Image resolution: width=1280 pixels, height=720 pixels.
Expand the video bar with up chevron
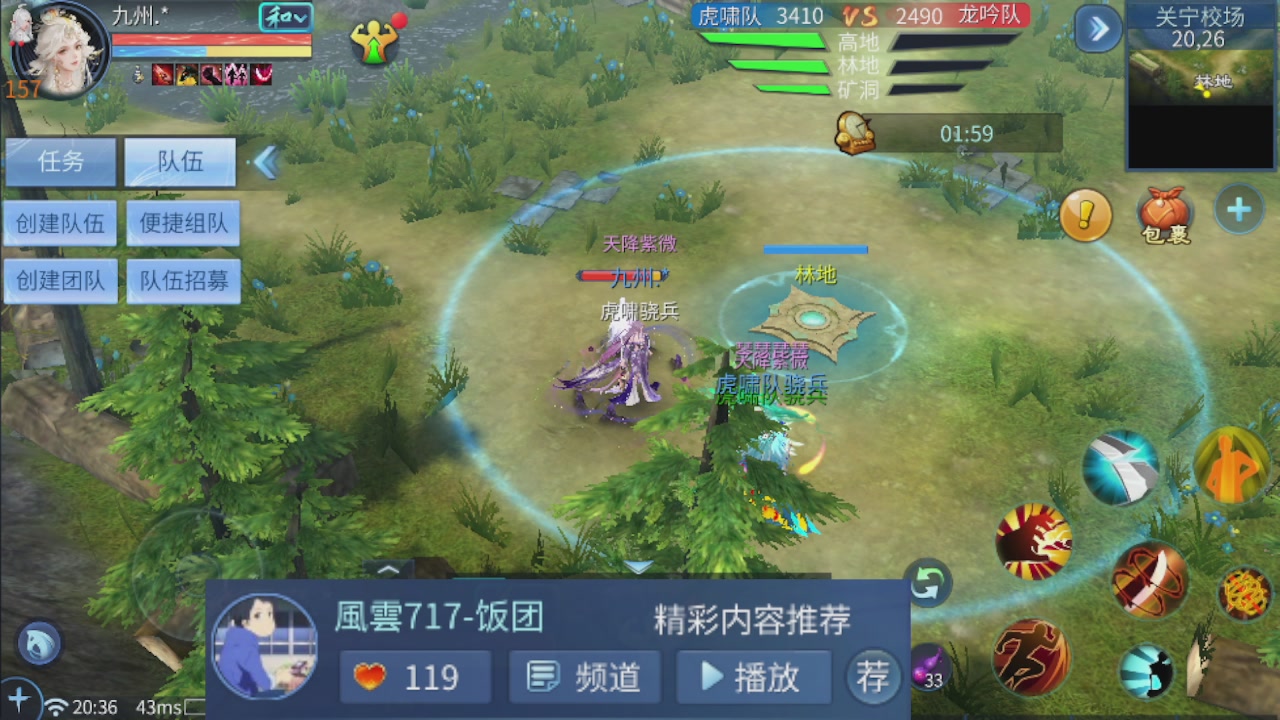[390, 570]
